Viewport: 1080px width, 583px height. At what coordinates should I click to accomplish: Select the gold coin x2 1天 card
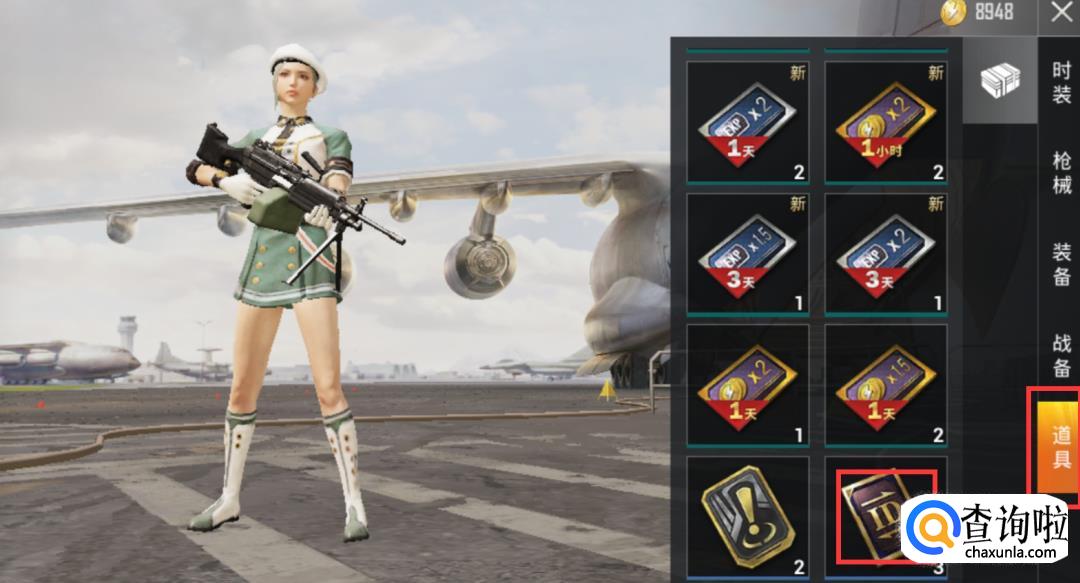(x=747, y=385)
